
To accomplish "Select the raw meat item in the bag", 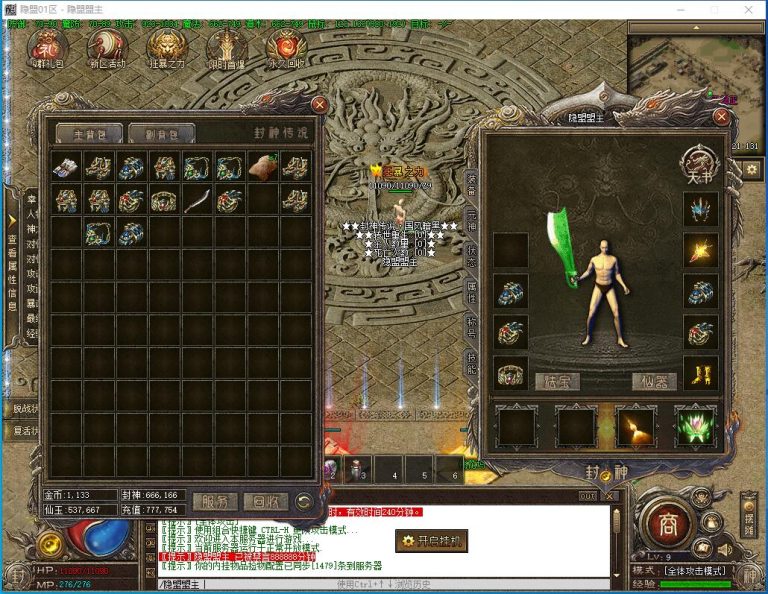I will (263, 167).
